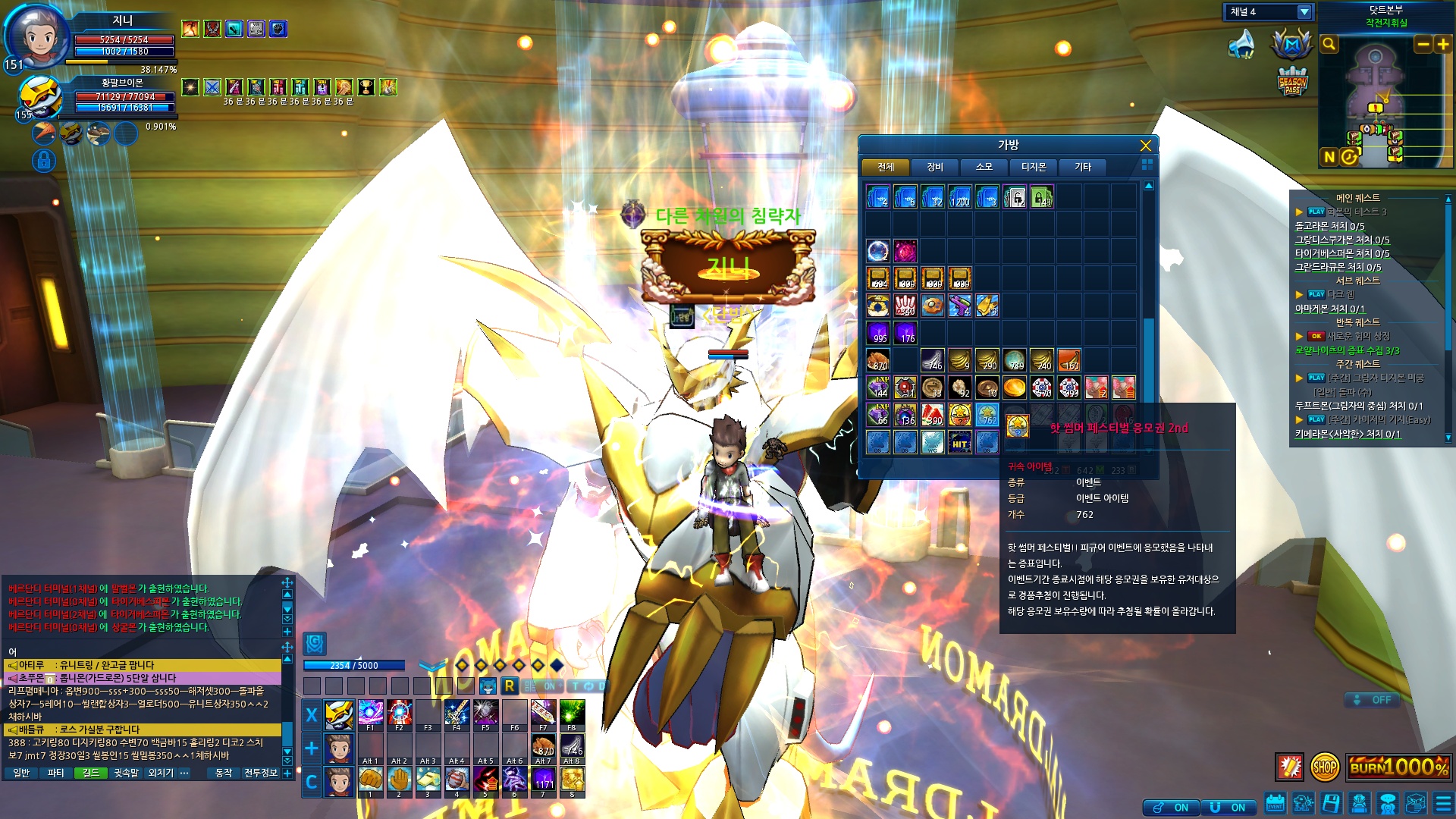Close the 가방 inventory window

(x=1145, y=146)
